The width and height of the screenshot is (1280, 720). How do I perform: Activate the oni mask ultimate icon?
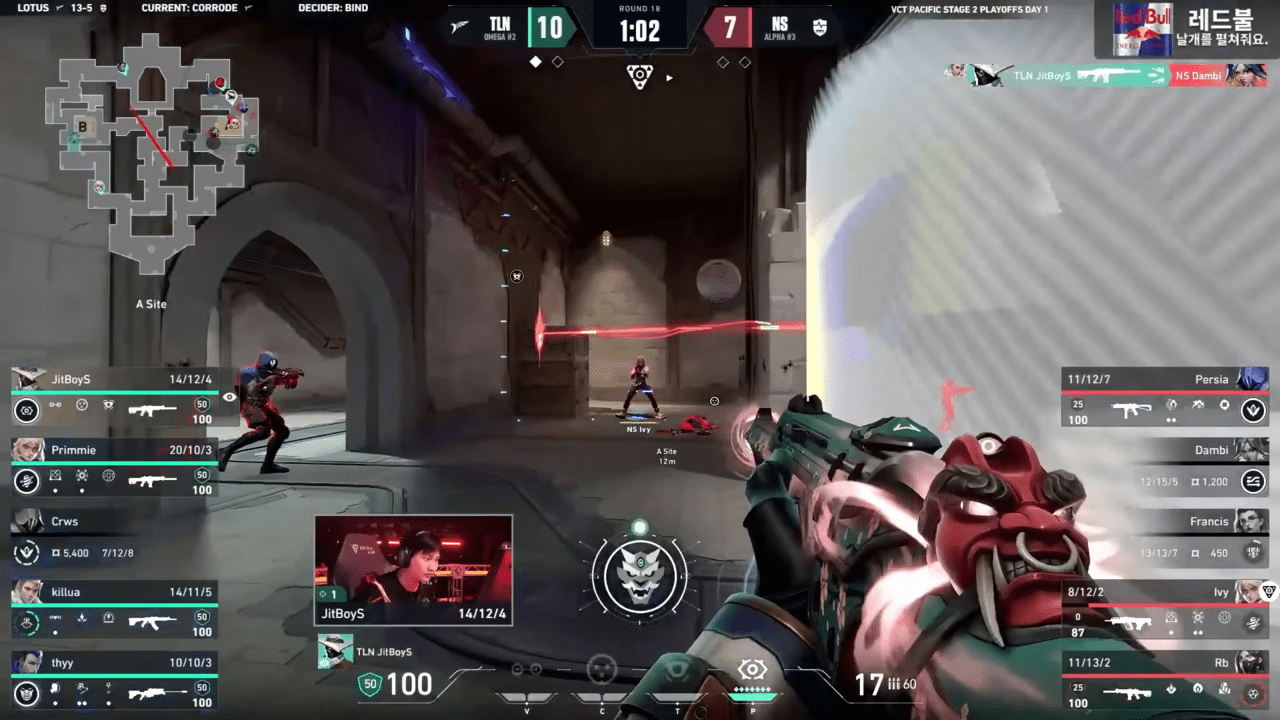point(639,575)
